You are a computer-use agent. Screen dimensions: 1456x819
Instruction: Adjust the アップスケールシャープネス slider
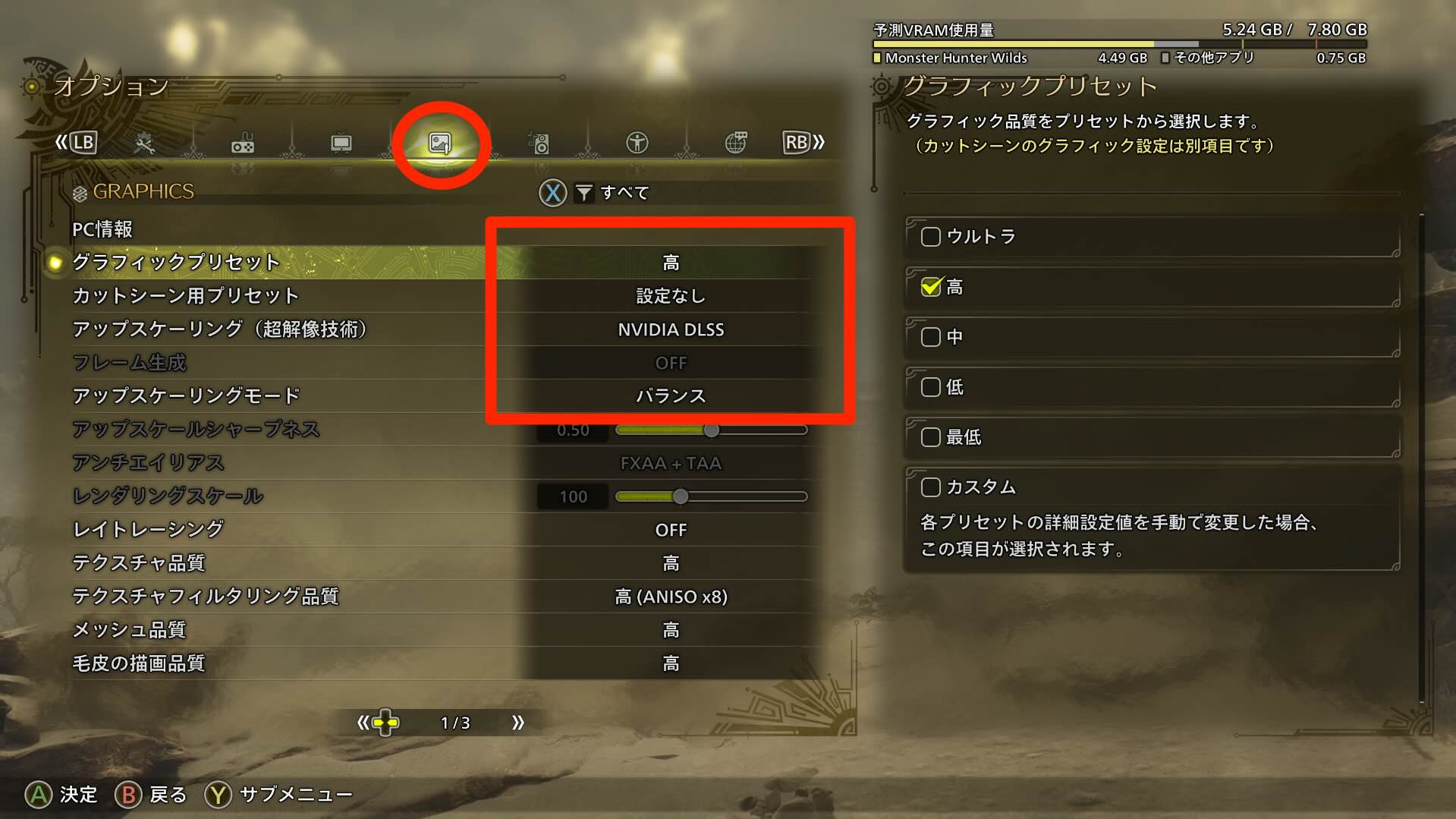point(712,430)
